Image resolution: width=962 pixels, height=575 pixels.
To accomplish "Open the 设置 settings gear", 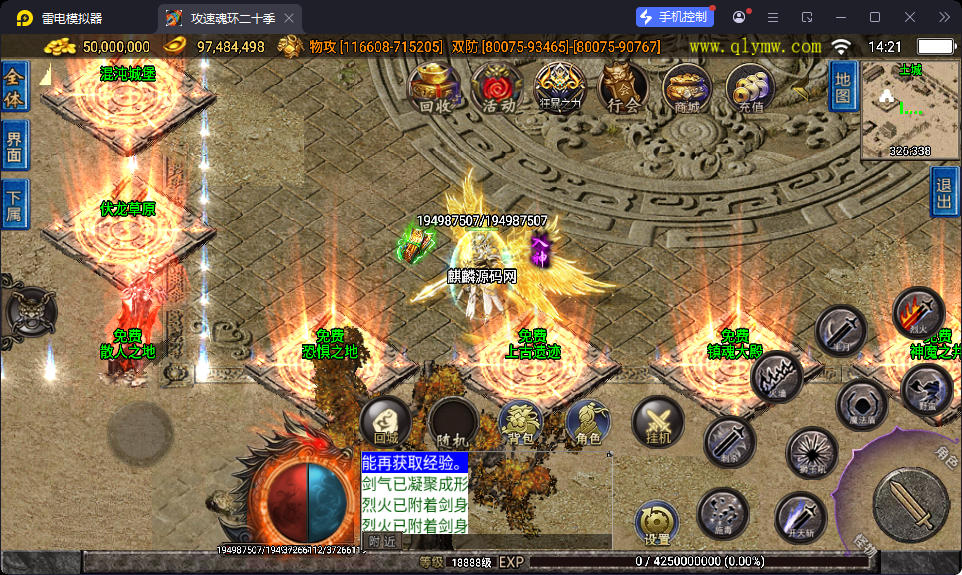I will pos(657,522).
